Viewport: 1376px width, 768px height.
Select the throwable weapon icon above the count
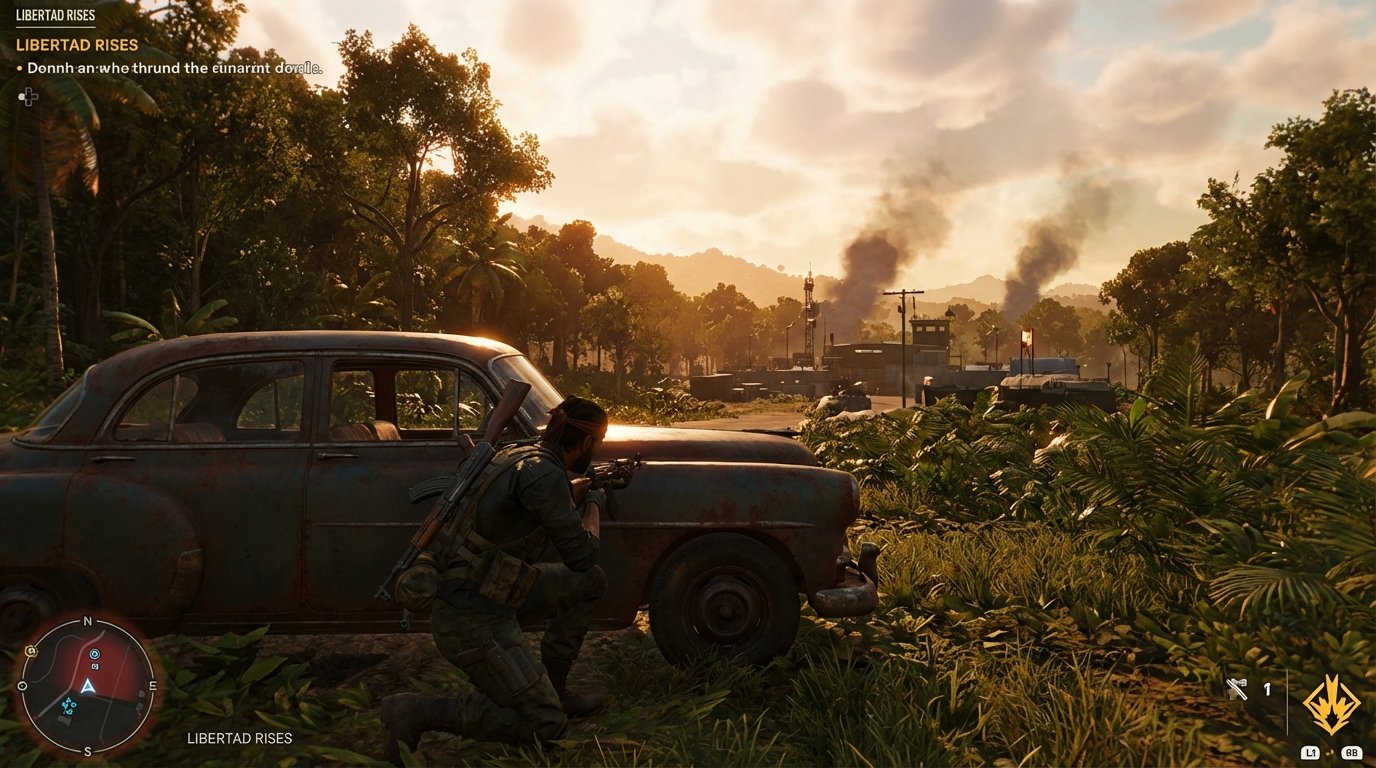1237,687
